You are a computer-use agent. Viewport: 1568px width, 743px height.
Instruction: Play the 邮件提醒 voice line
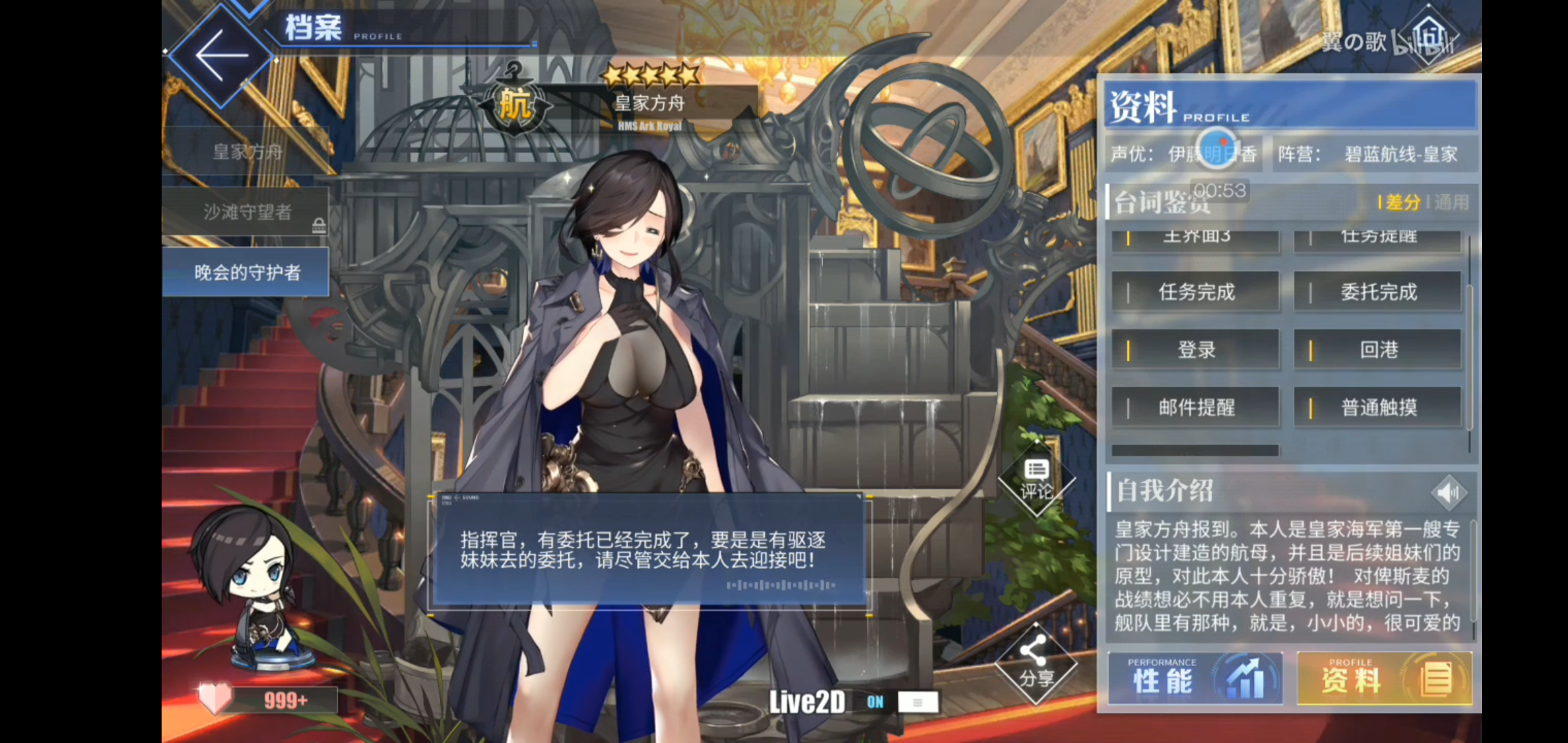(1196, 408)
